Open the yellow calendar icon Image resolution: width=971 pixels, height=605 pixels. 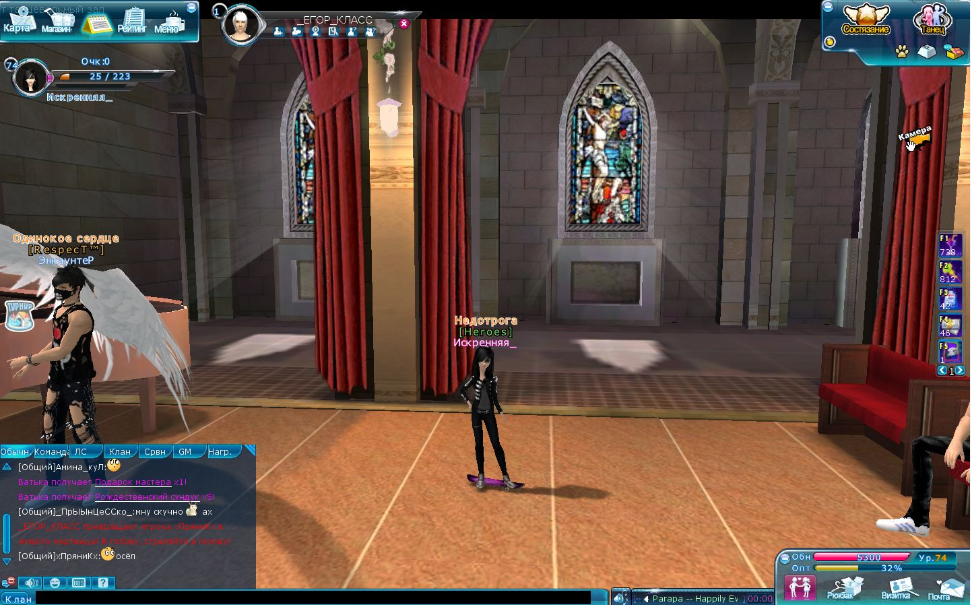point(96,22)
